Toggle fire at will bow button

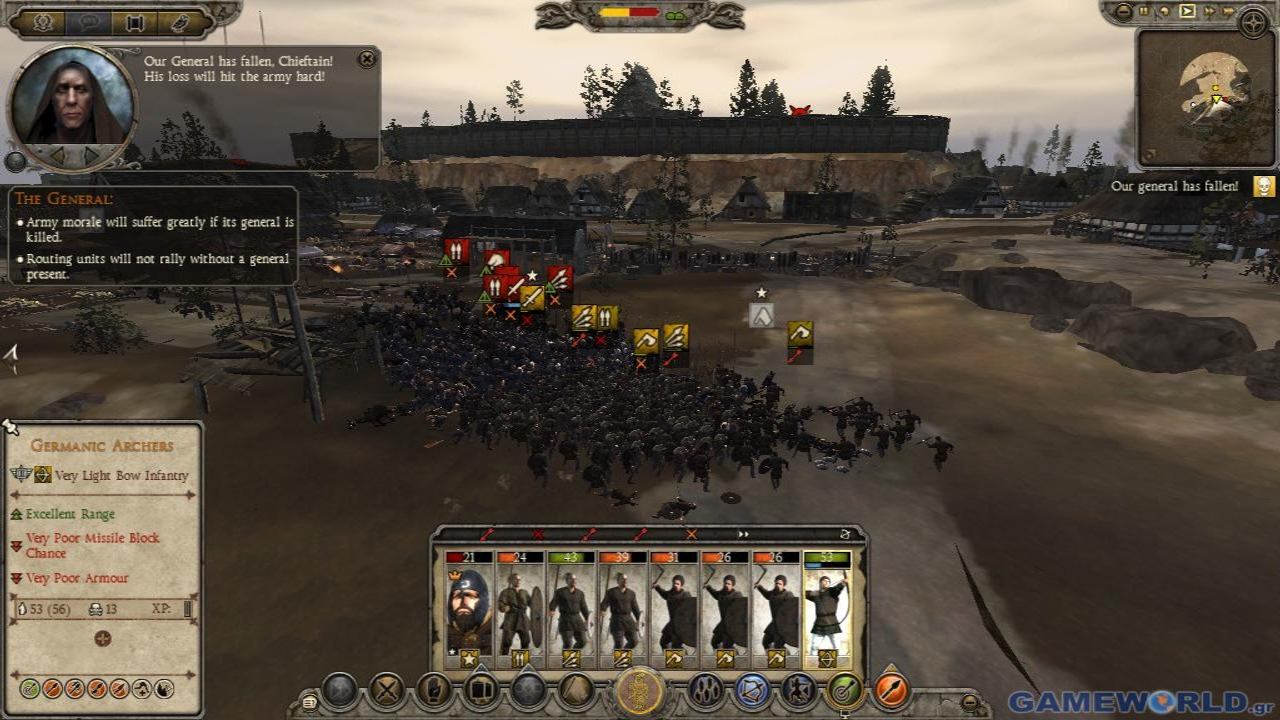752,690
